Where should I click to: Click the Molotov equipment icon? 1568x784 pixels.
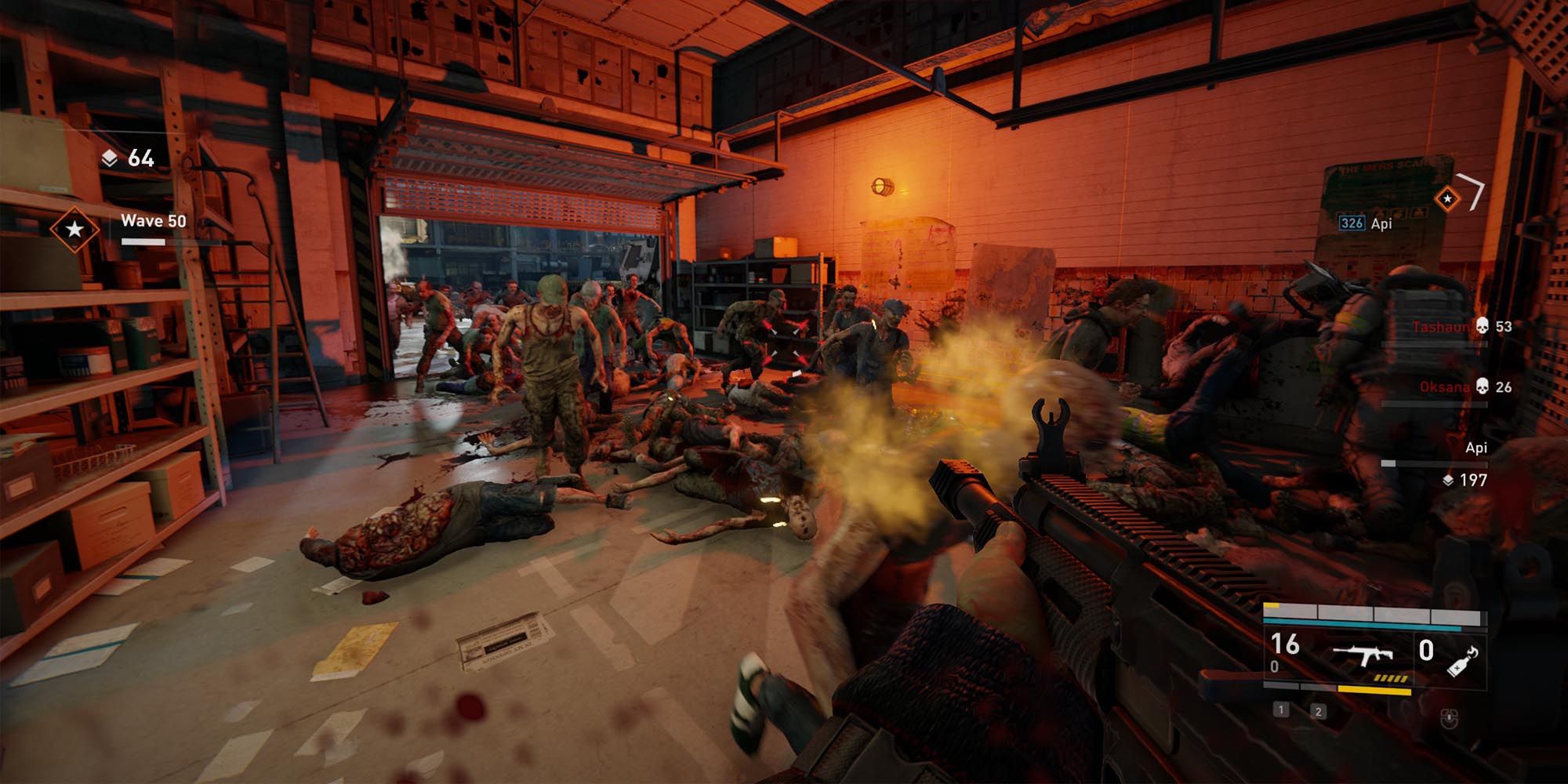(1461, 659)
